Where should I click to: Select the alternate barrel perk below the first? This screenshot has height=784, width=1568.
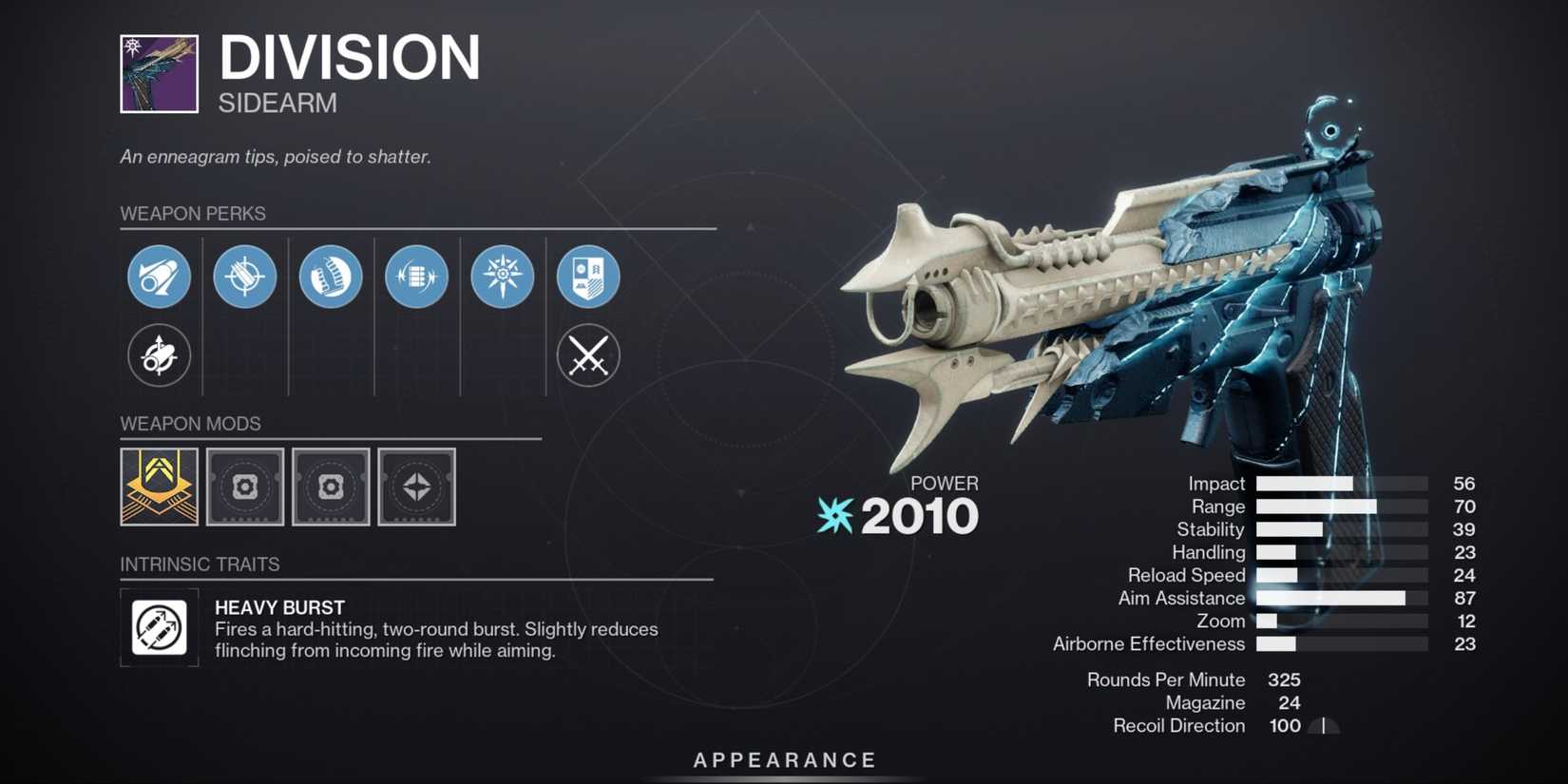point(159,356)
